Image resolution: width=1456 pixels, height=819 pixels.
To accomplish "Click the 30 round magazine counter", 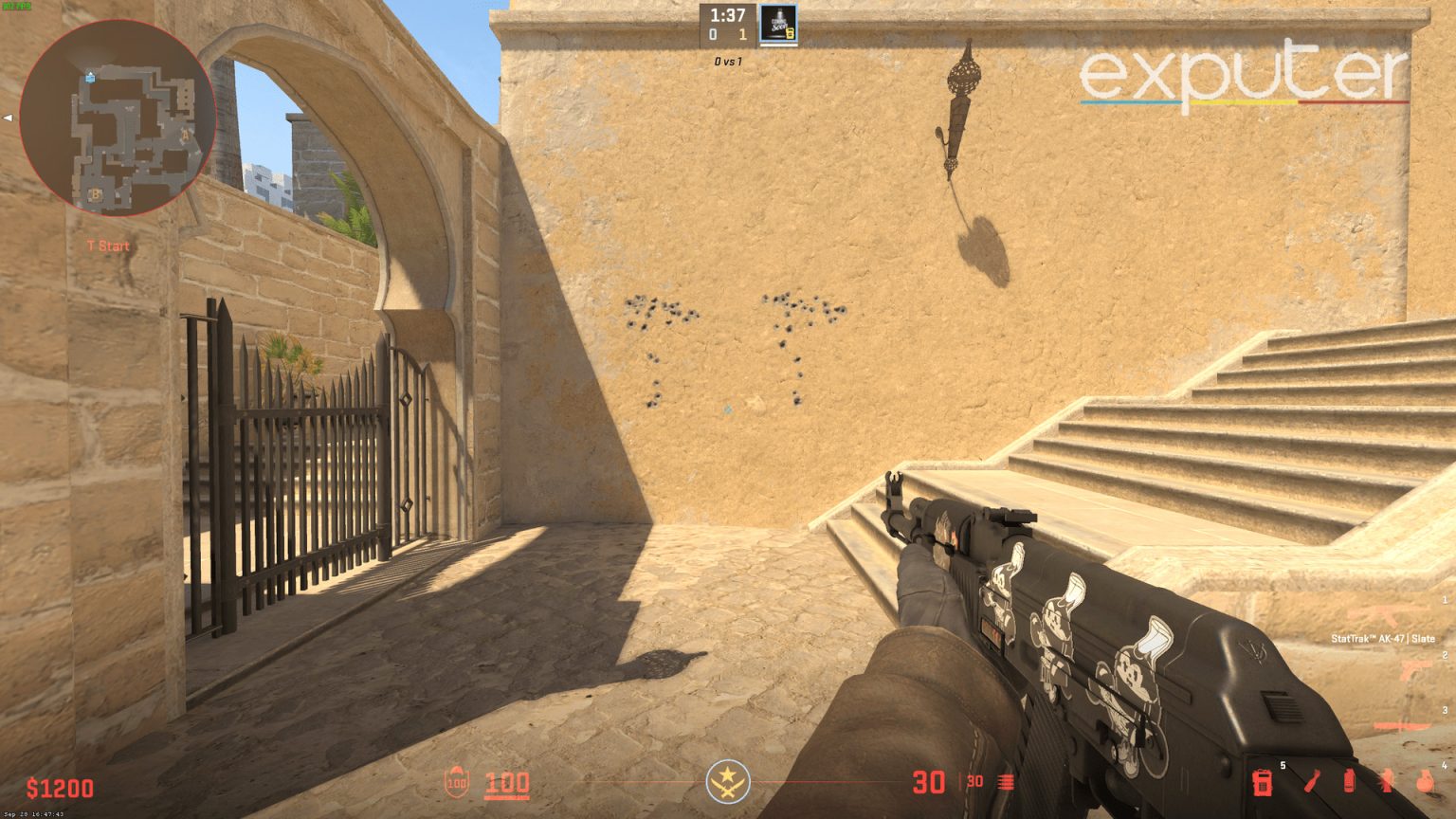I will [x=929, y=782].
